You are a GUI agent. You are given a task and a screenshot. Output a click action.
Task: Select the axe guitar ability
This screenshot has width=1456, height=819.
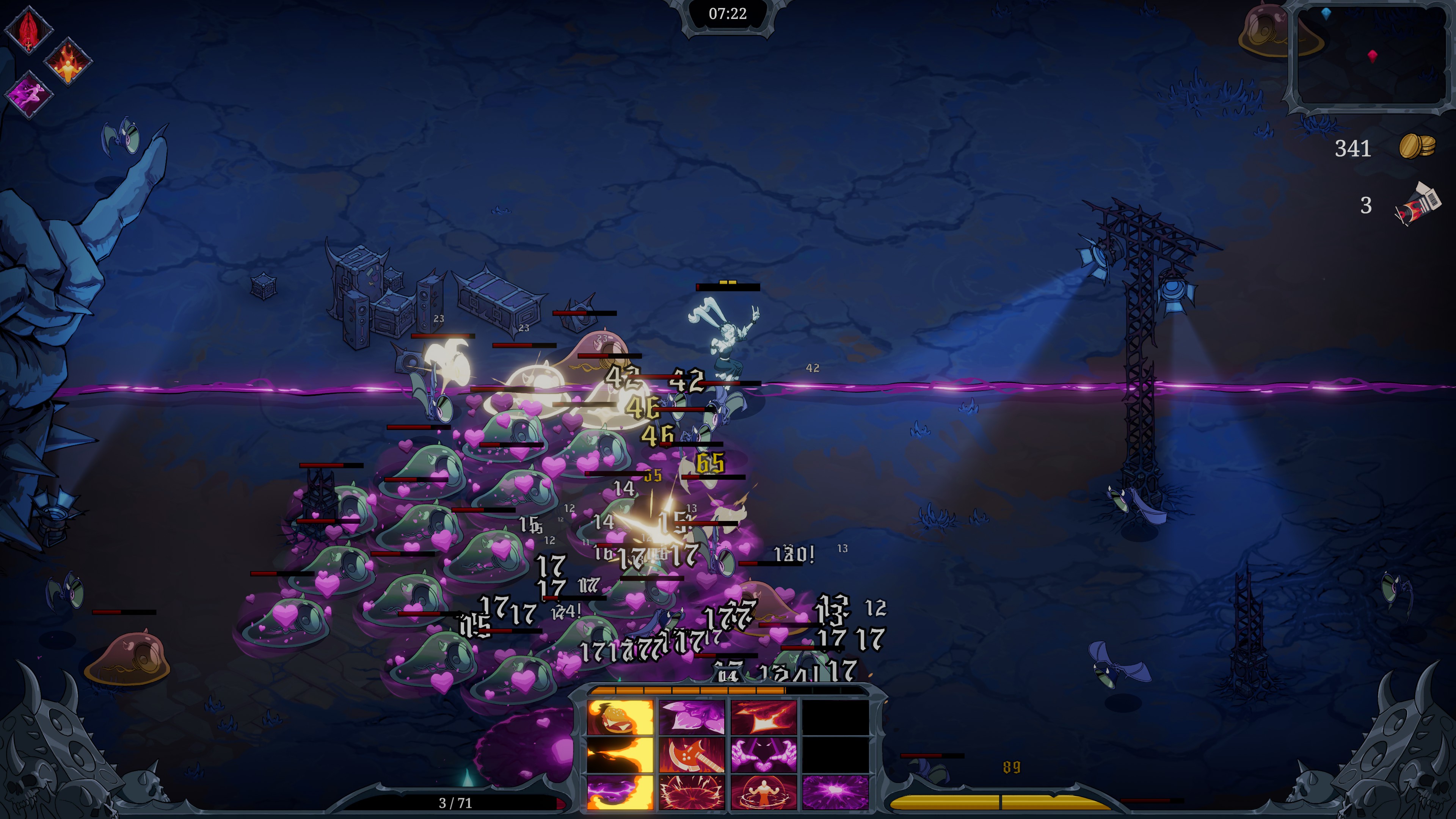tap(692, 755)
